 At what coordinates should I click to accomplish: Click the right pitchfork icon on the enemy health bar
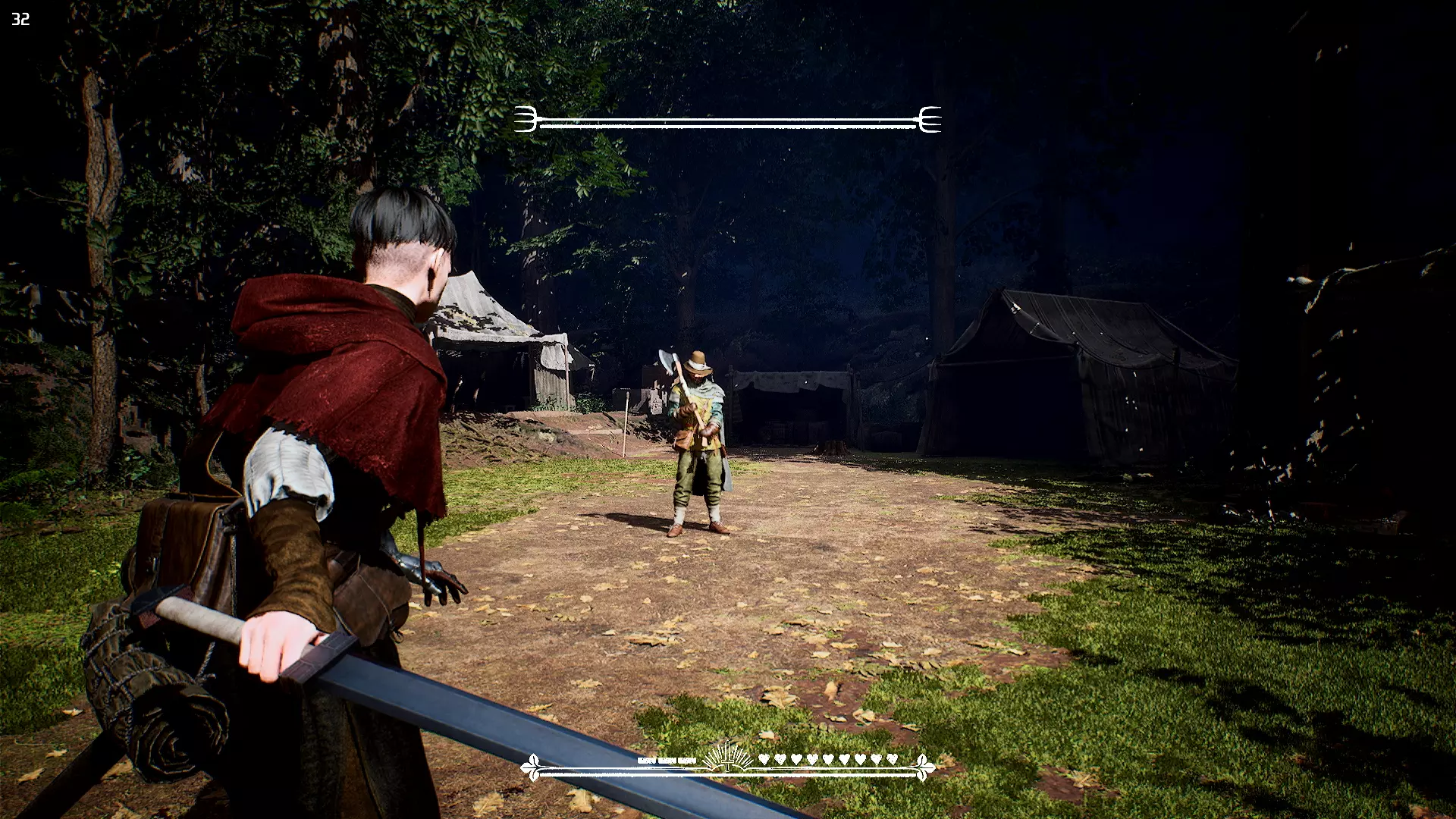point(930,120)
